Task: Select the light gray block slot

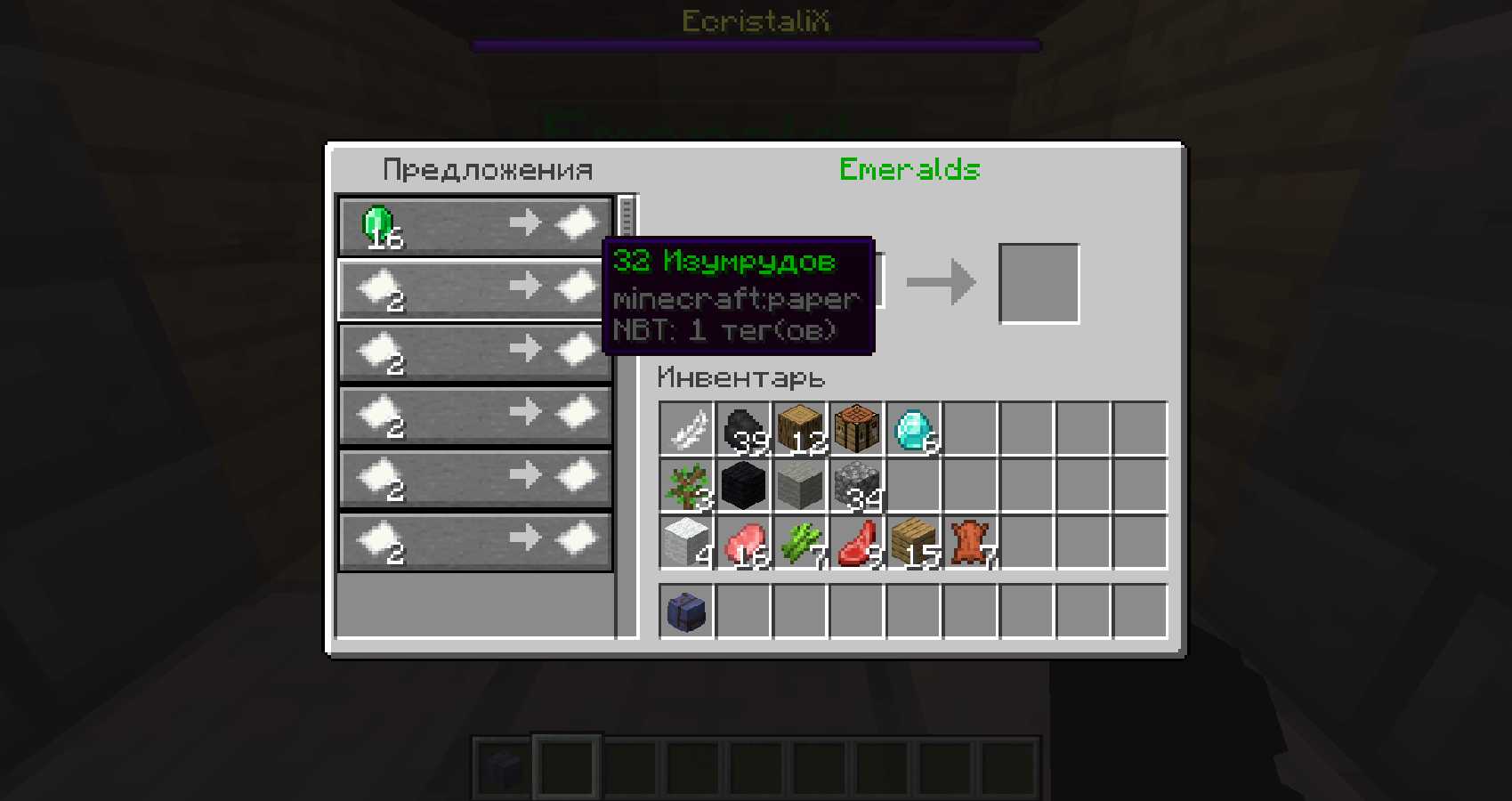Action: click(x=801, y=486)
